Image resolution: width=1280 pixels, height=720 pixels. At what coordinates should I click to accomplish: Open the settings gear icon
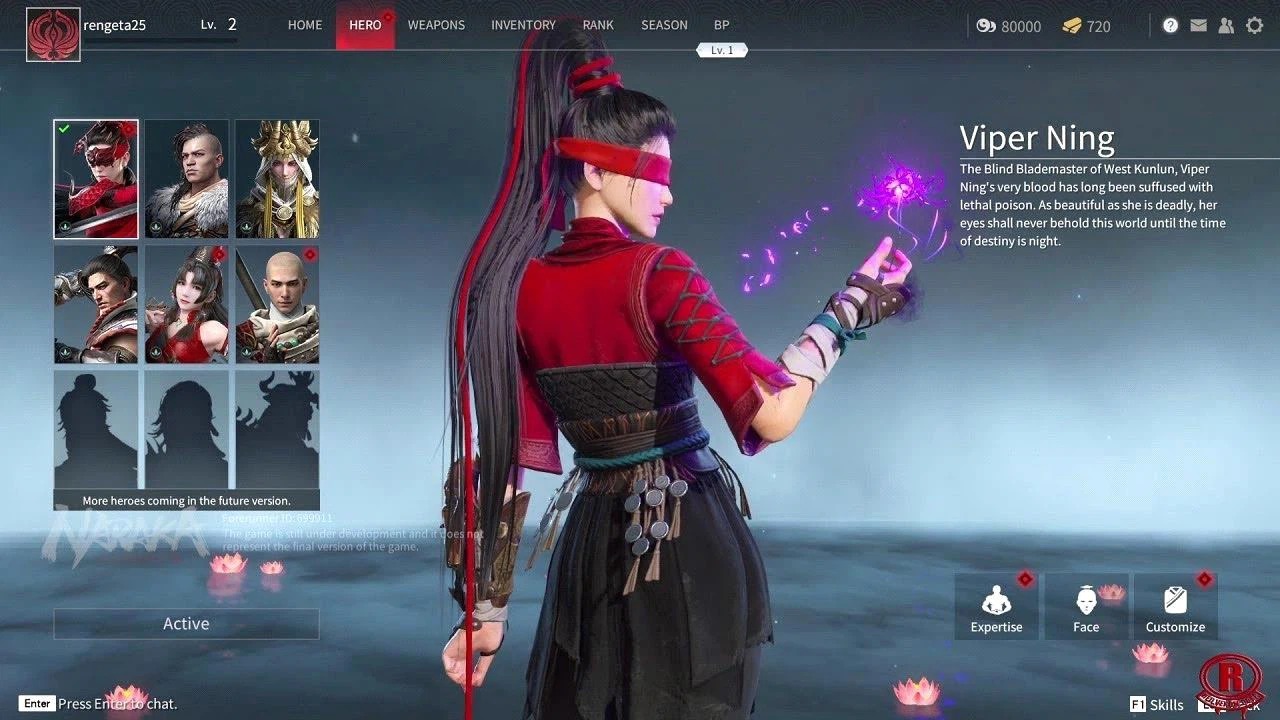click(1254, 25)
